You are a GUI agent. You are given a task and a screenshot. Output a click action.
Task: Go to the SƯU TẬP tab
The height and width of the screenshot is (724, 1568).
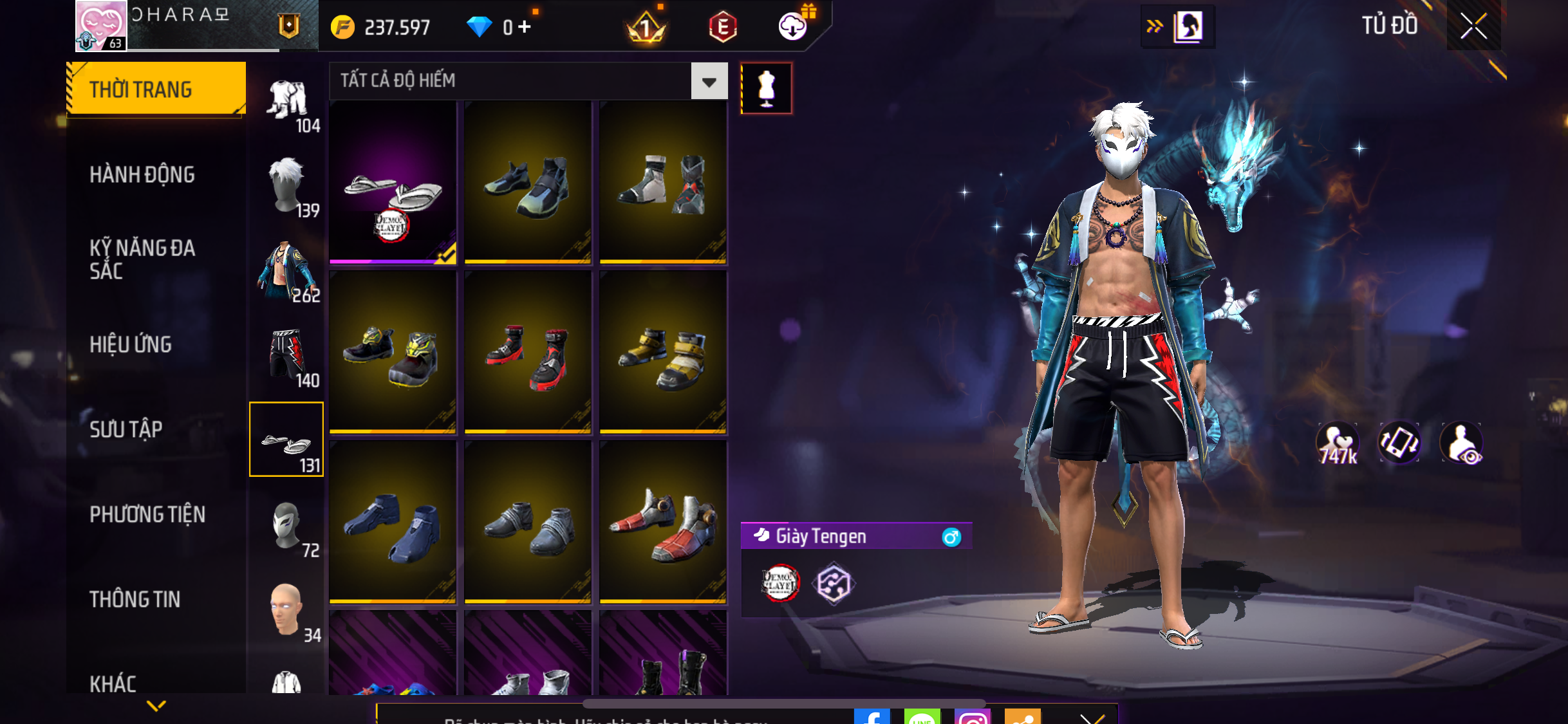coord(126,429)
